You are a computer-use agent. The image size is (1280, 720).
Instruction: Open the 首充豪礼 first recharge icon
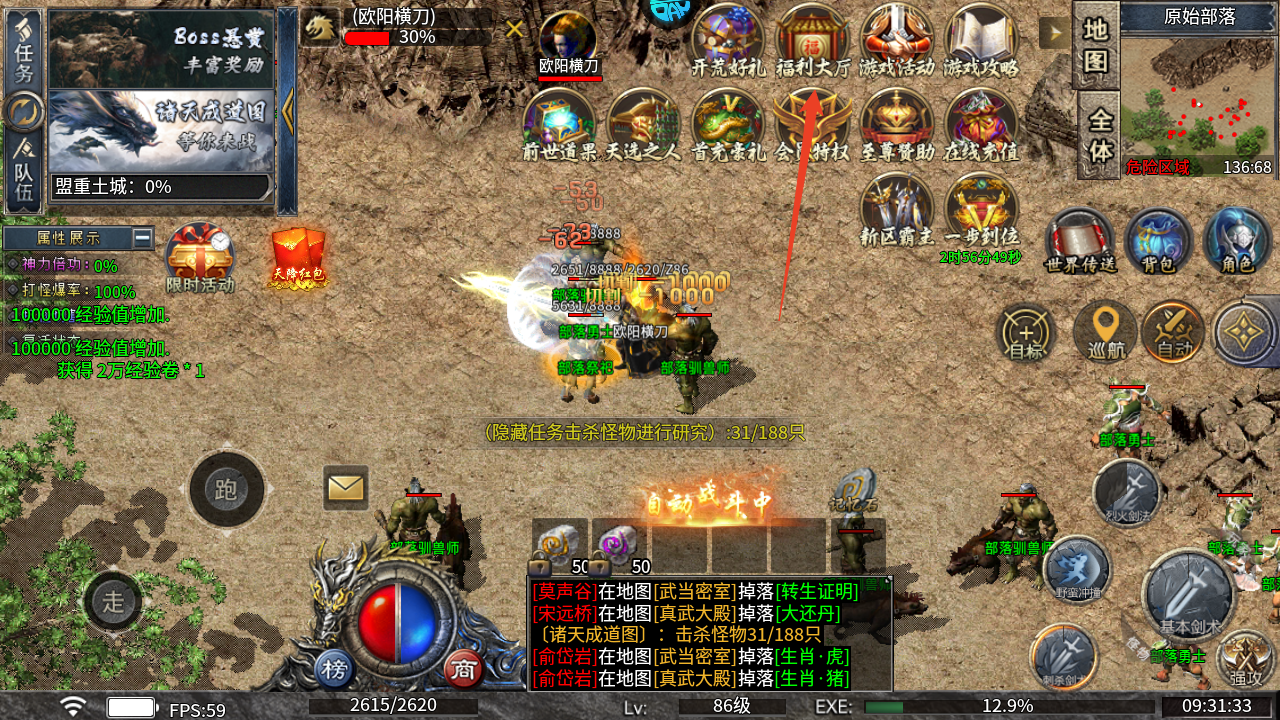pyautogui.click(x=728, y=125)
